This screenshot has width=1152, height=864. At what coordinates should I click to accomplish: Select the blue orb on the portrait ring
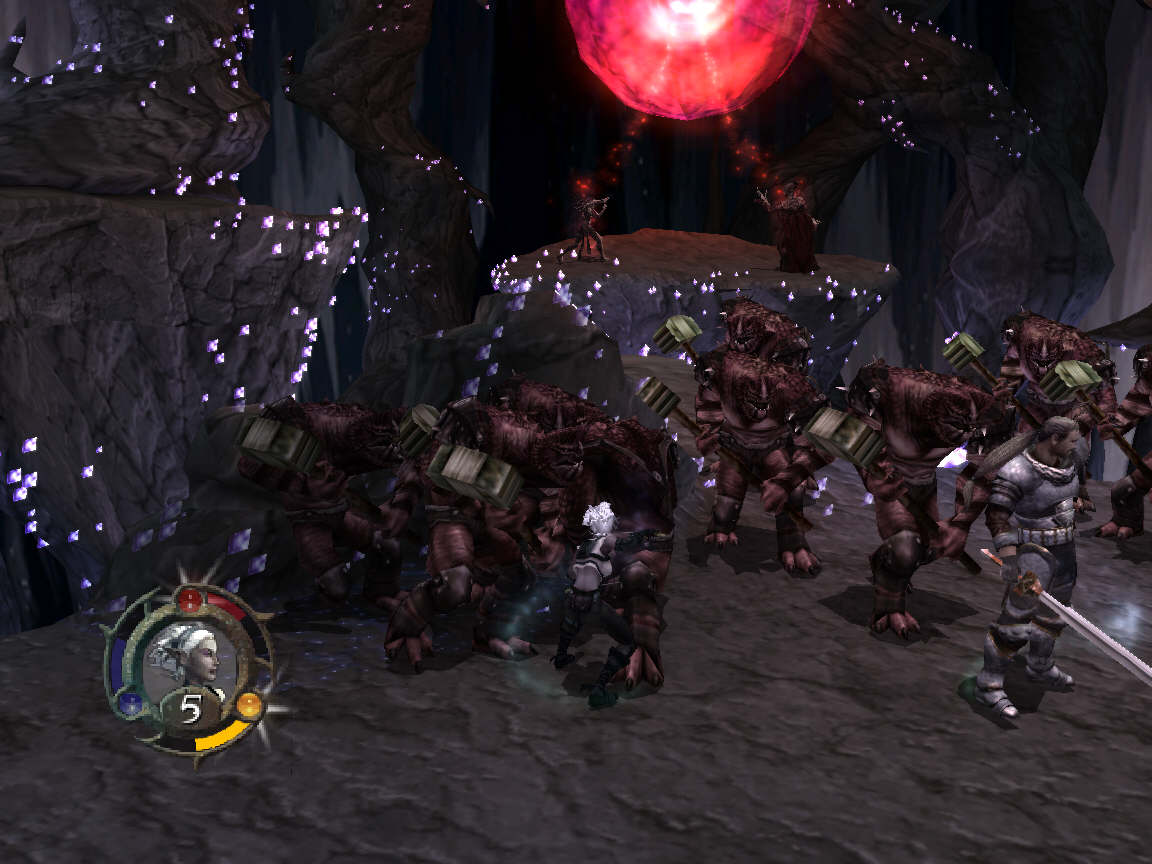tap(131, 704)
